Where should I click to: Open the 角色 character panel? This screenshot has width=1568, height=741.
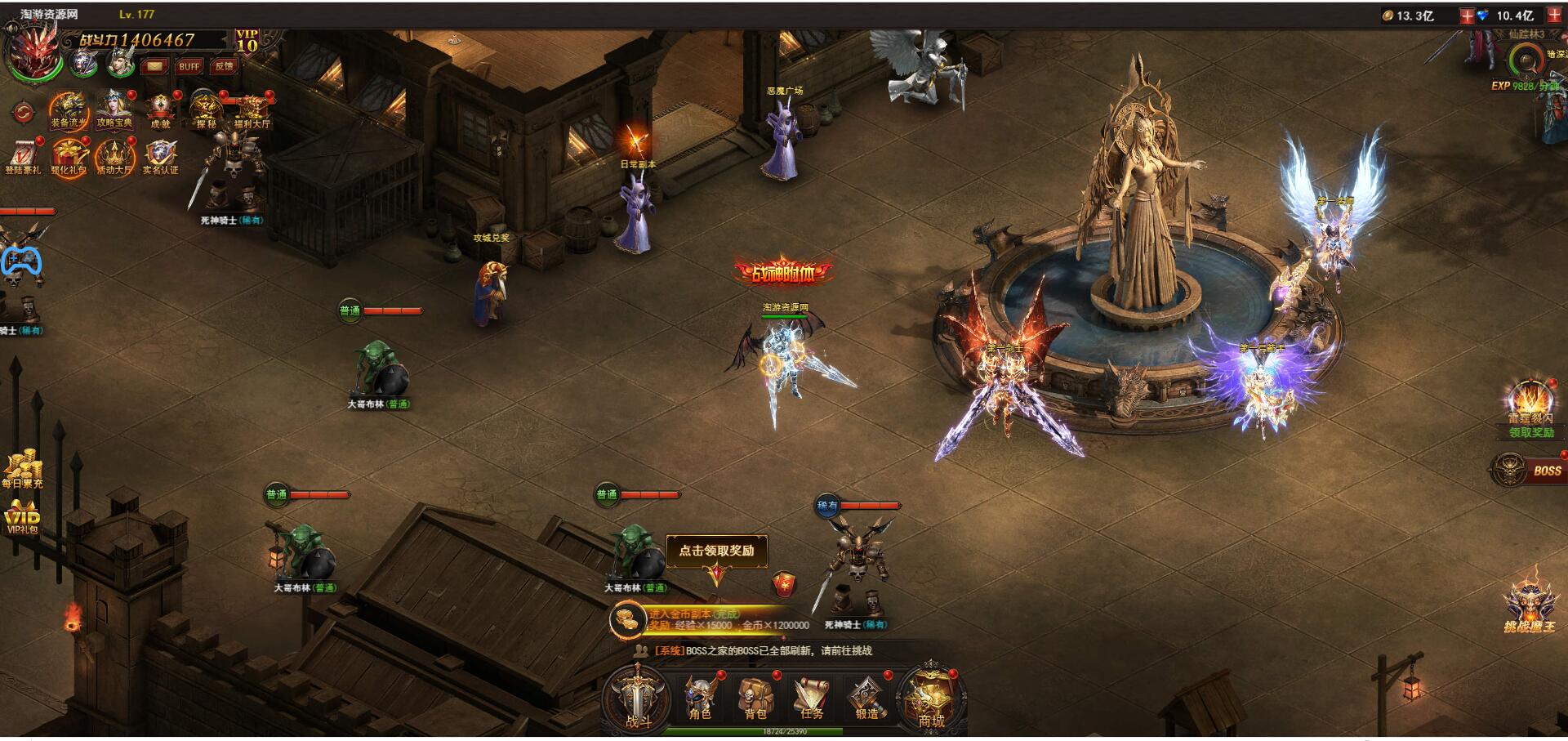[700, 699]
